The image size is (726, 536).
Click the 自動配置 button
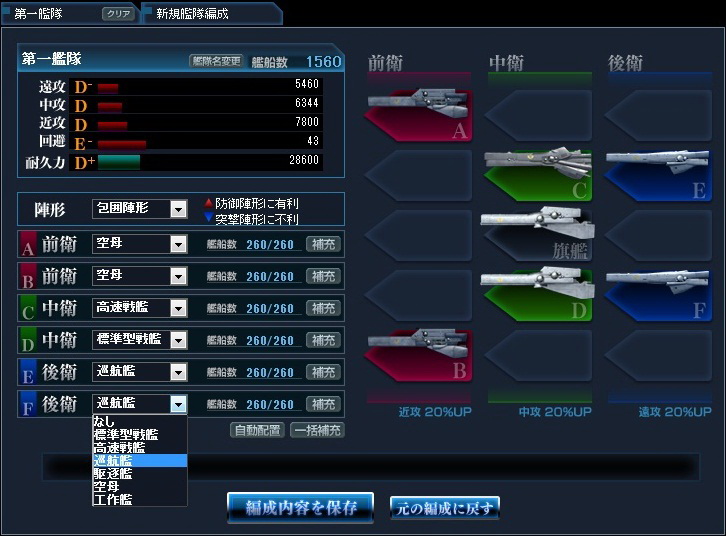(258, 431)
